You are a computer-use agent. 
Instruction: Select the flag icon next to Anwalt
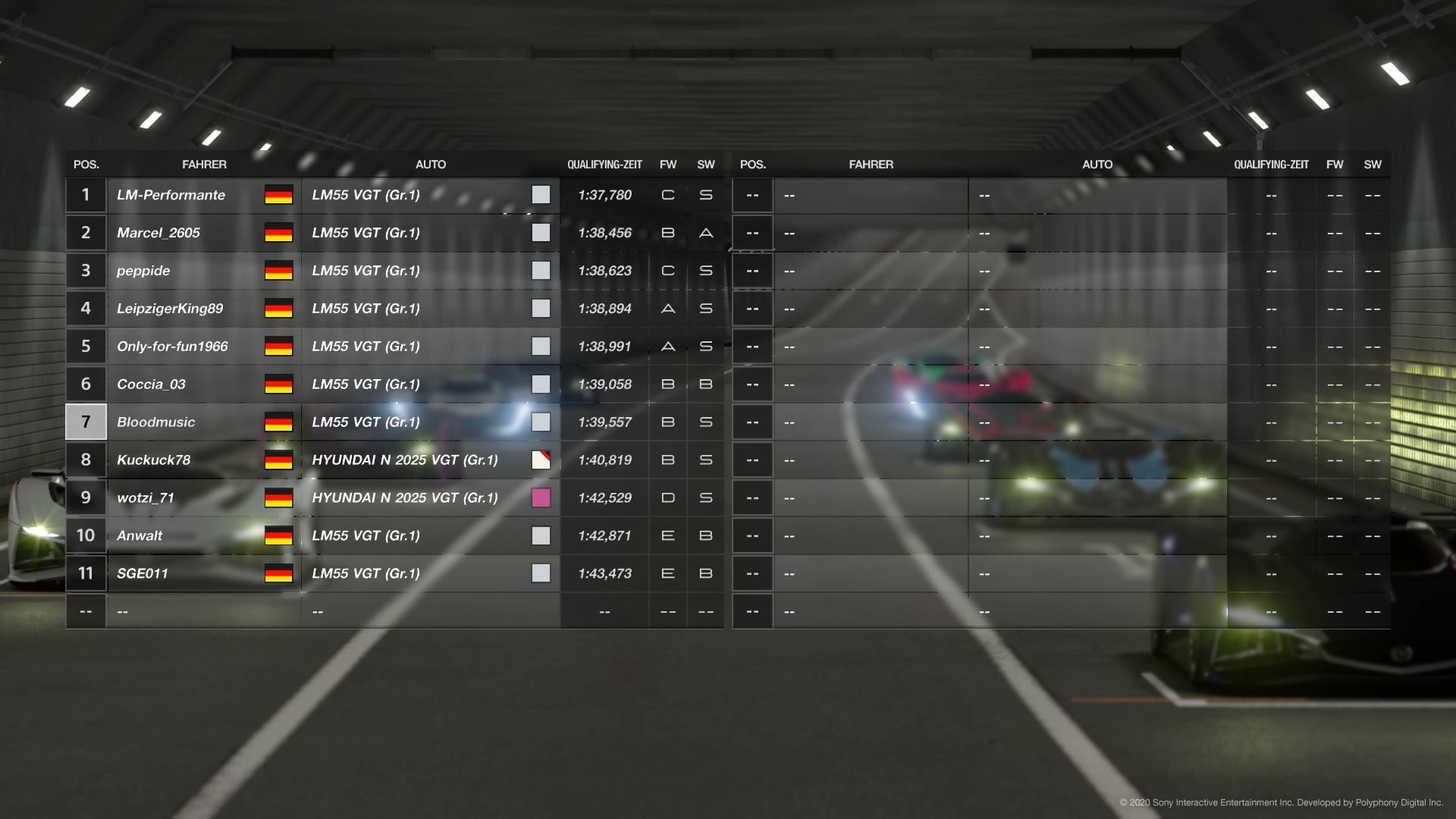(276, 535)
